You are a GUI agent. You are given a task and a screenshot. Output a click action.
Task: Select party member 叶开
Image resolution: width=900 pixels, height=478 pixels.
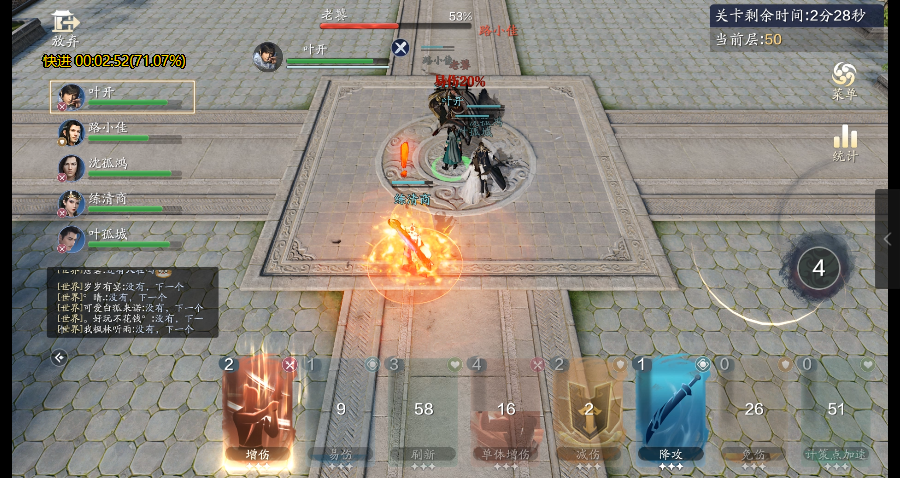coord(122,97)
